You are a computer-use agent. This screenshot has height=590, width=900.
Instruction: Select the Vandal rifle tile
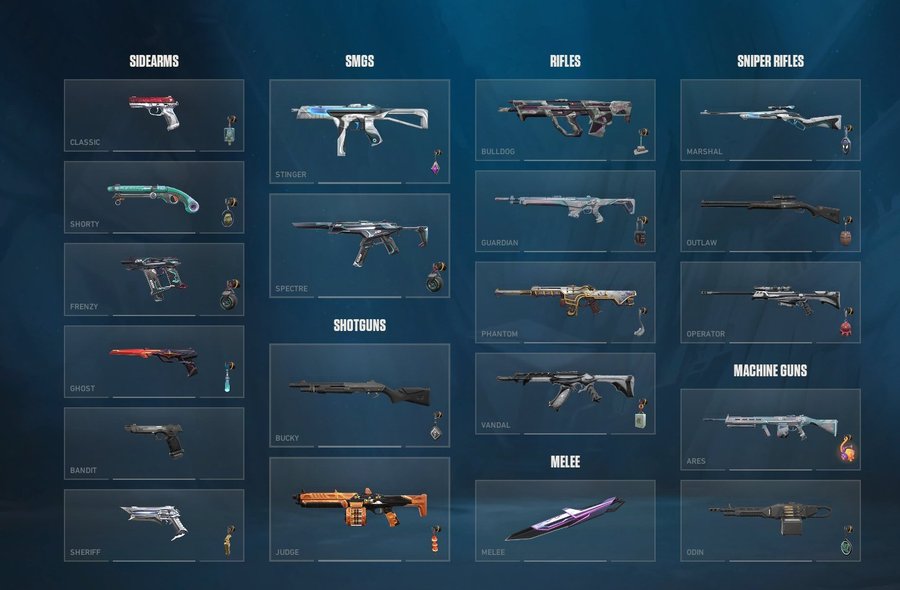[564, 393]
